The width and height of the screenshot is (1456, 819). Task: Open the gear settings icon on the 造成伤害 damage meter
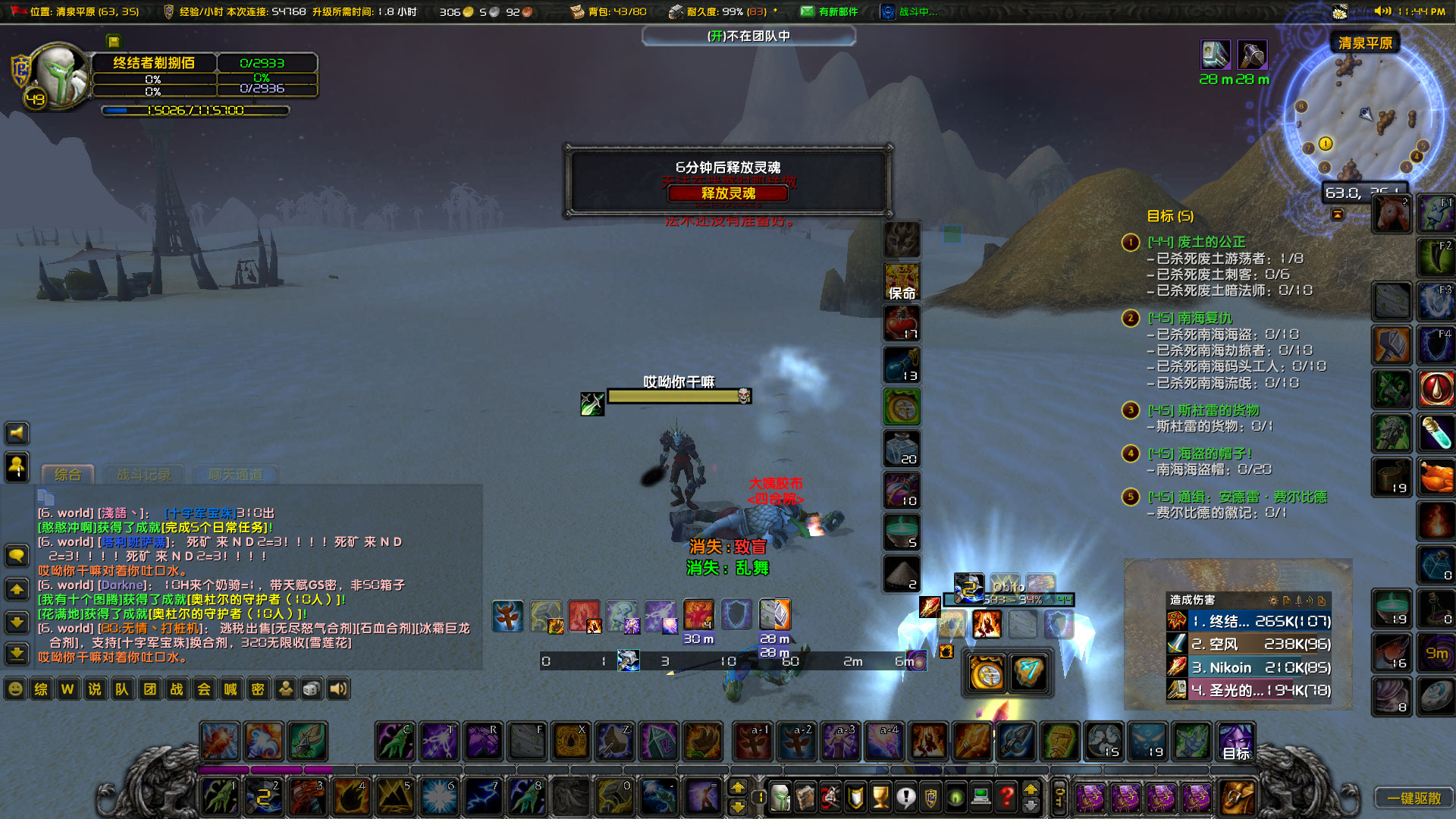(1274, 599)
